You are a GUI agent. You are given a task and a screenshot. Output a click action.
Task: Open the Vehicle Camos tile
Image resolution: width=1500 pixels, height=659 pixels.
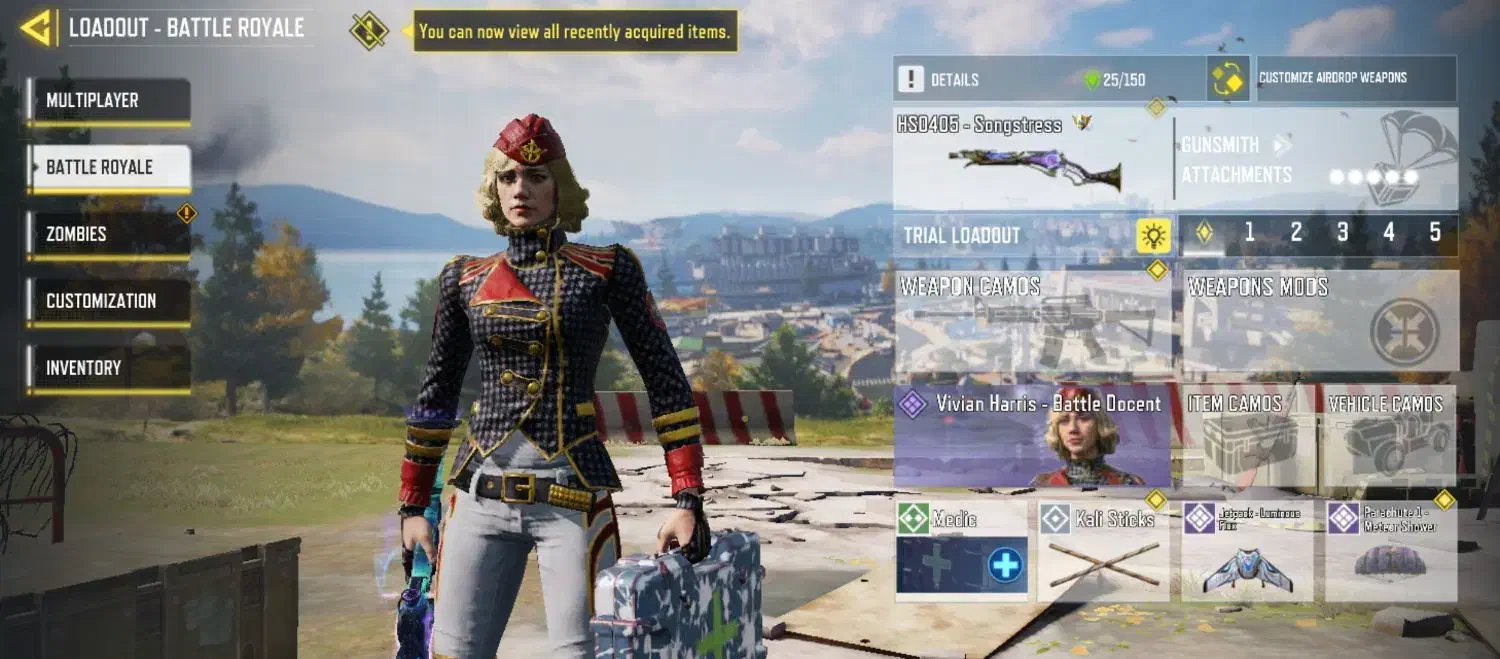(x=1386, y=437)
